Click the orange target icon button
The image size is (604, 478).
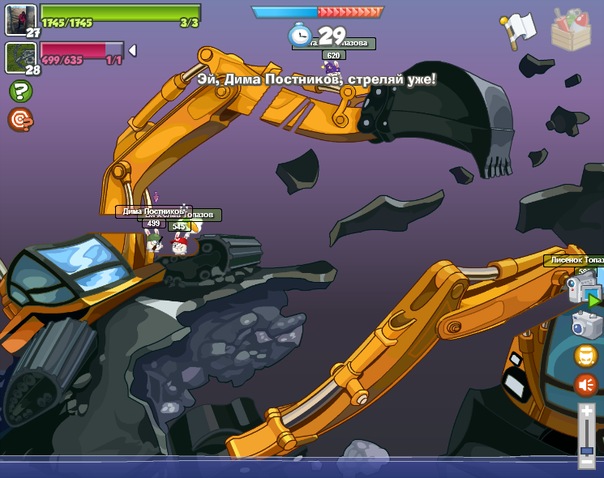point(19,120)
